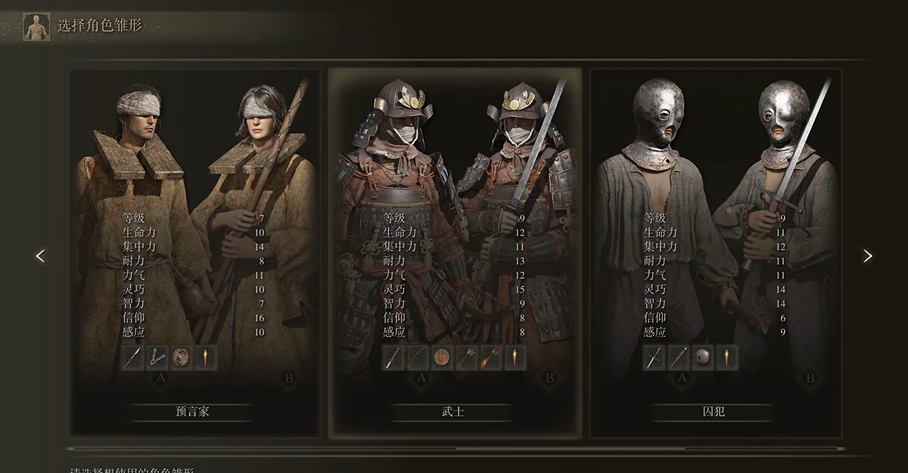Inspect the Prisoner's torch icon
908x473 pixels.
[x=727, y=357]
